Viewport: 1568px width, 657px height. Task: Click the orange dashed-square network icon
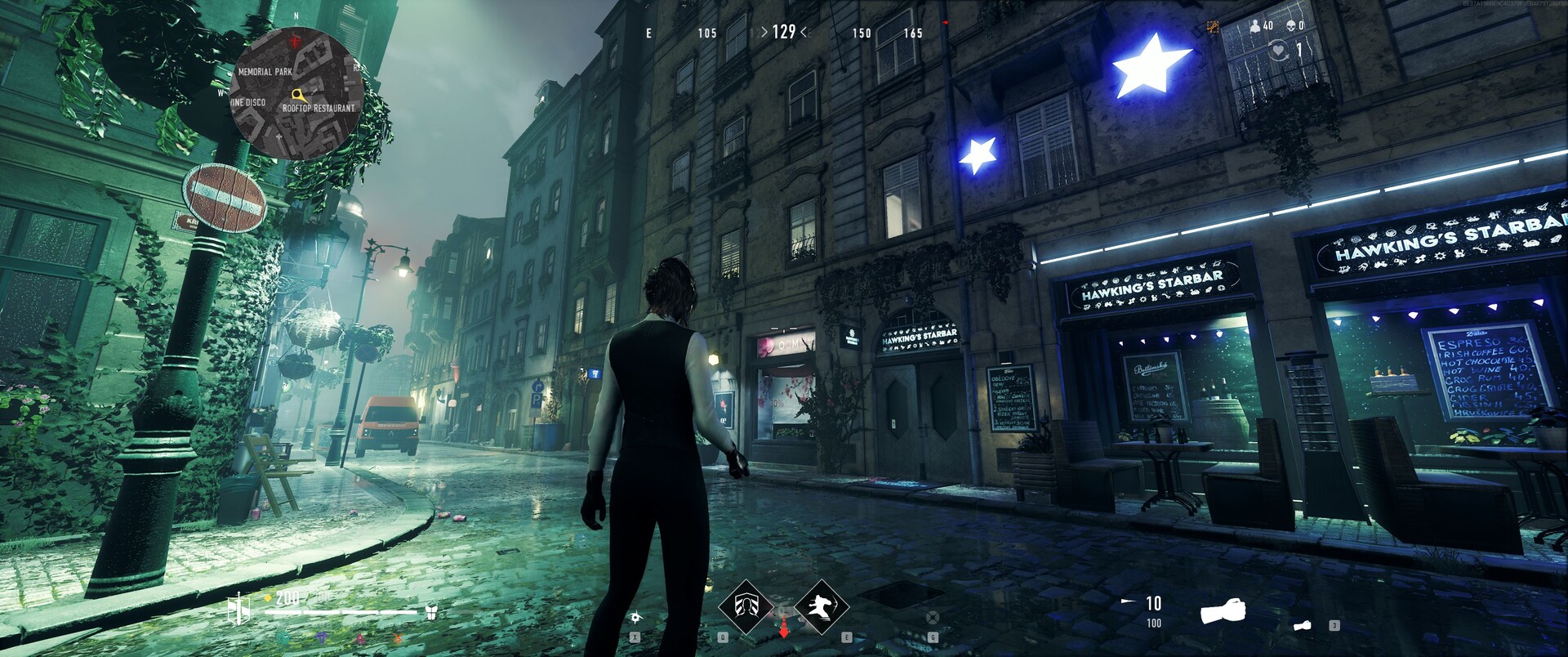(1213, 27)
